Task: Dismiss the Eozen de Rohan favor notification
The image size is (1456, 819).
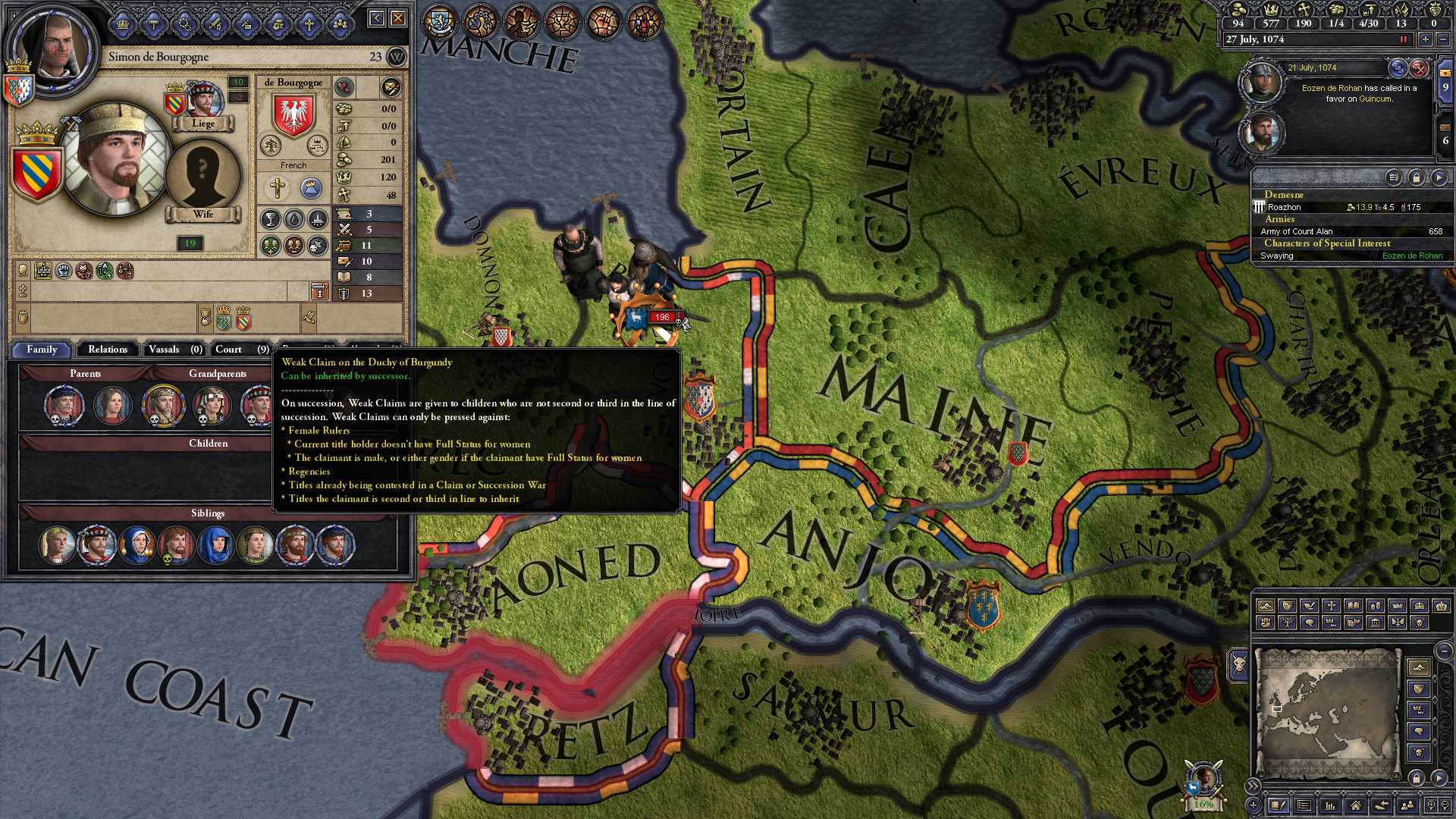Action: click(1419, 68)
